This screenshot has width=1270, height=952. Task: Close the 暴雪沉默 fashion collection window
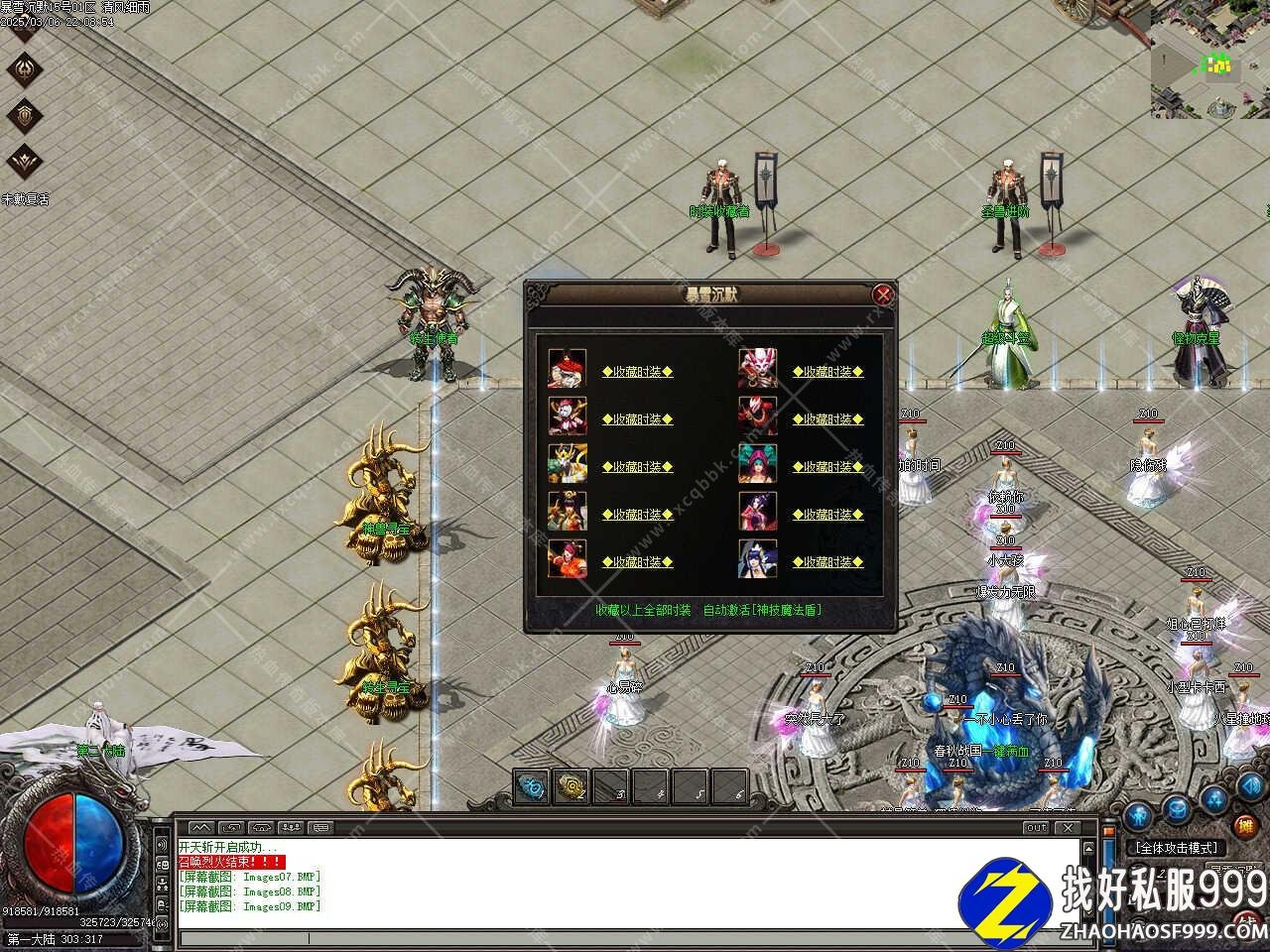click(882, 295)
